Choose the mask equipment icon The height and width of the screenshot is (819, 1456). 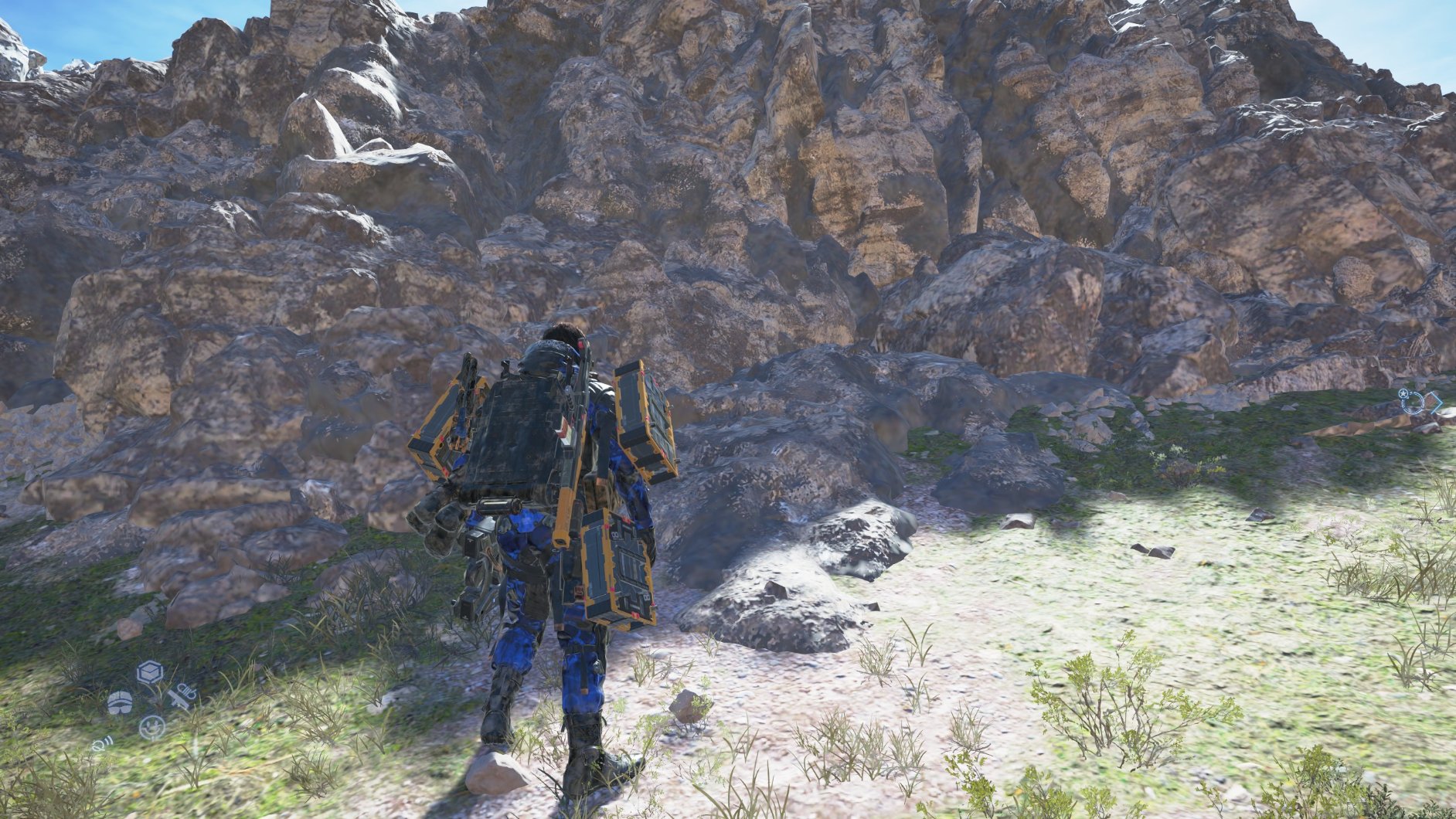point(120,702)
